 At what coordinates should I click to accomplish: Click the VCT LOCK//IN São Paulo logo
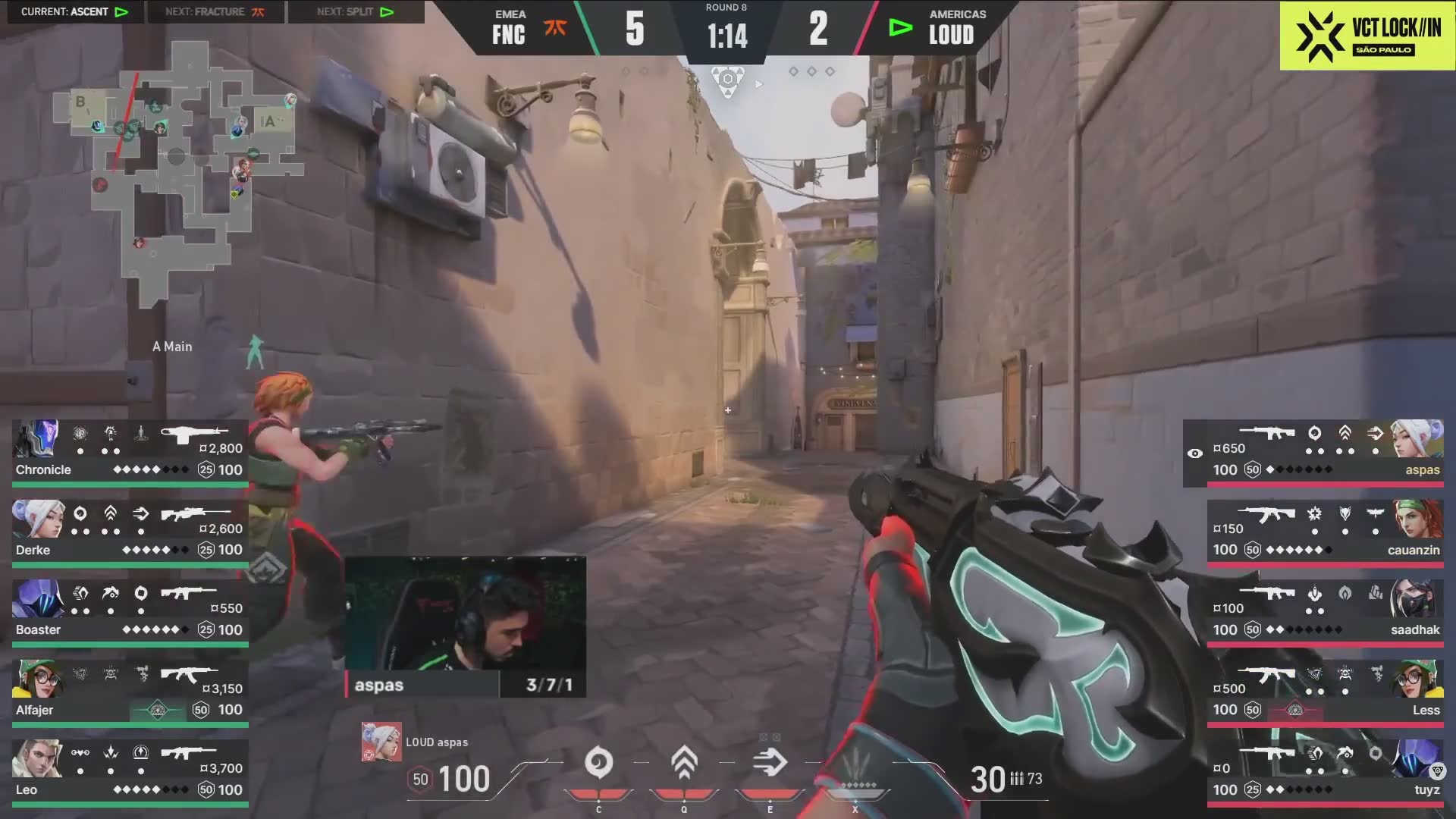(1367, 36)
